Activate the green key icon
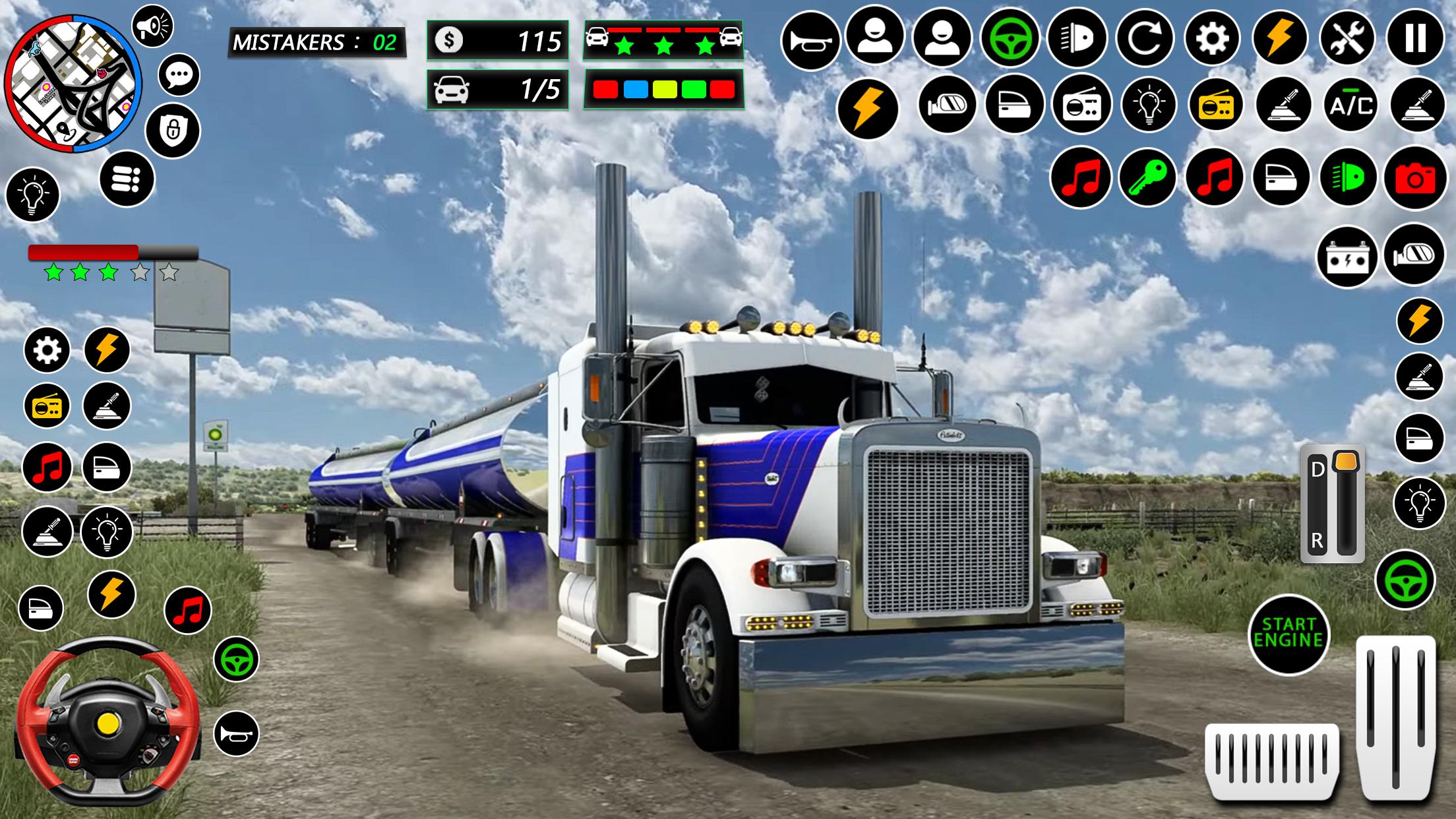Viewport: 1456px width, 819px height. coord(1147,177)
